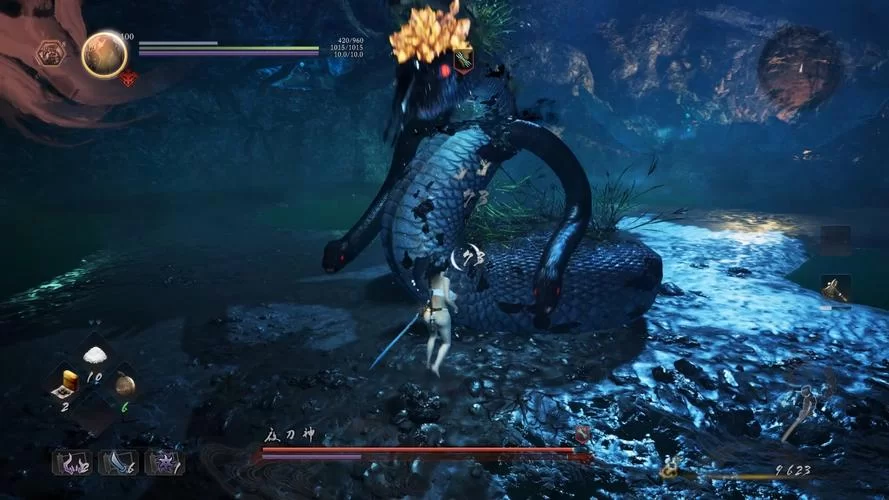Viewport: 889px width, 500px height.
Task: Select the round bronze gourd item slot
Action: [x=124, y=383]
